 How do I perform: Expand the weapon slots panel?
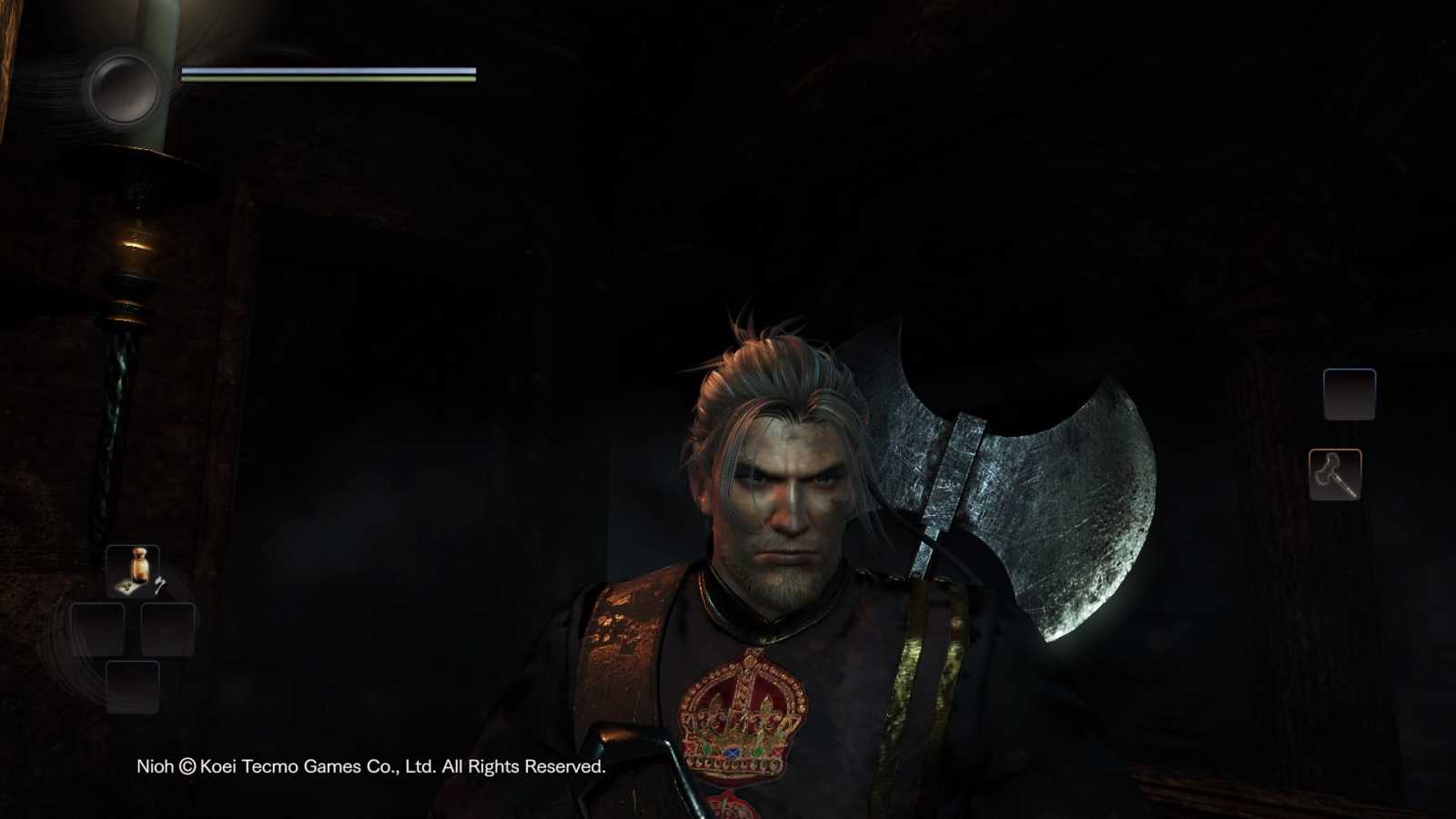[1342, 432]
